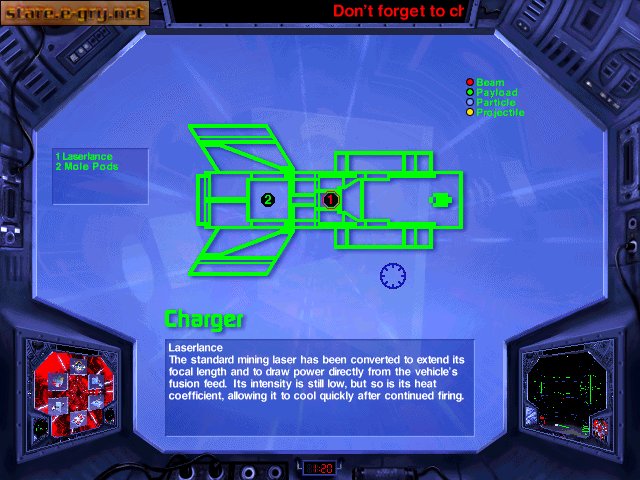This screenshot has width=640, height=480.
Task: Select Laserlance in the weapon list
Action: pyautogui.click(x=84, y=157)
